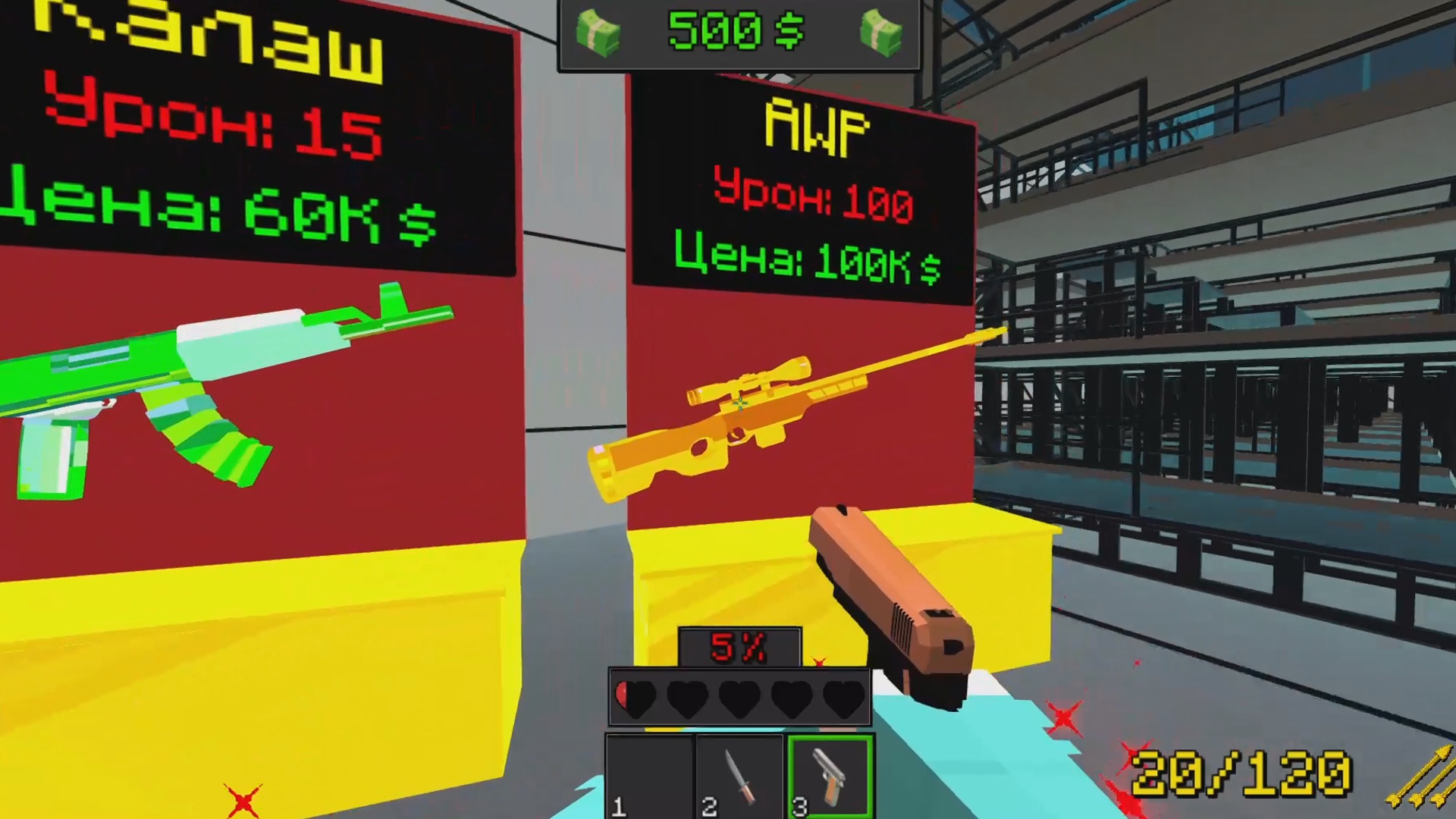Click the left green money stack icon

coord(598,32)
